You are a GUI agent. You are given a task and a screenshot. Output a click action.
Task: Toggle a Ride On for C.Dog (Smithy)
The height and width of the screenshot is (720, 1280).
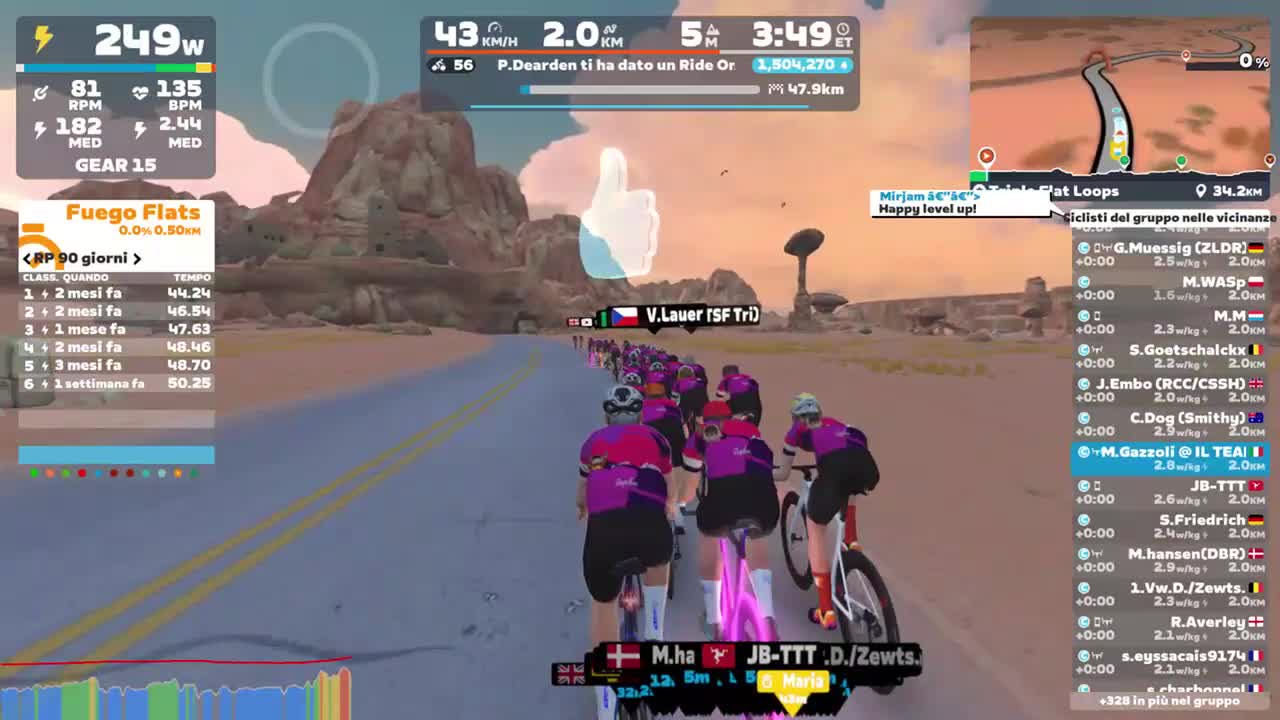click(1084, 417)
